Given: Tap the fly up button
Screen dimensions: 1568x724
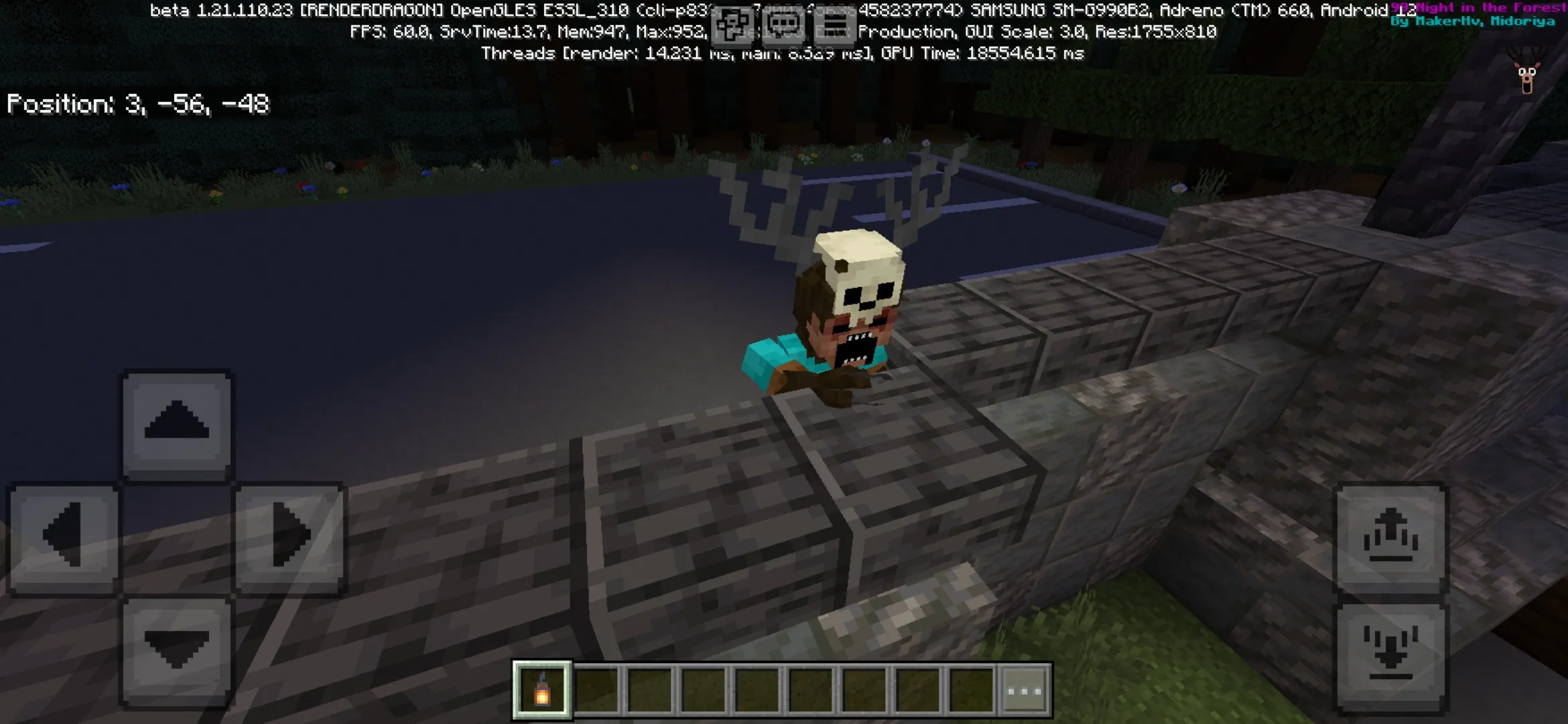Looking at the screenshot, I should point(1391,538).
